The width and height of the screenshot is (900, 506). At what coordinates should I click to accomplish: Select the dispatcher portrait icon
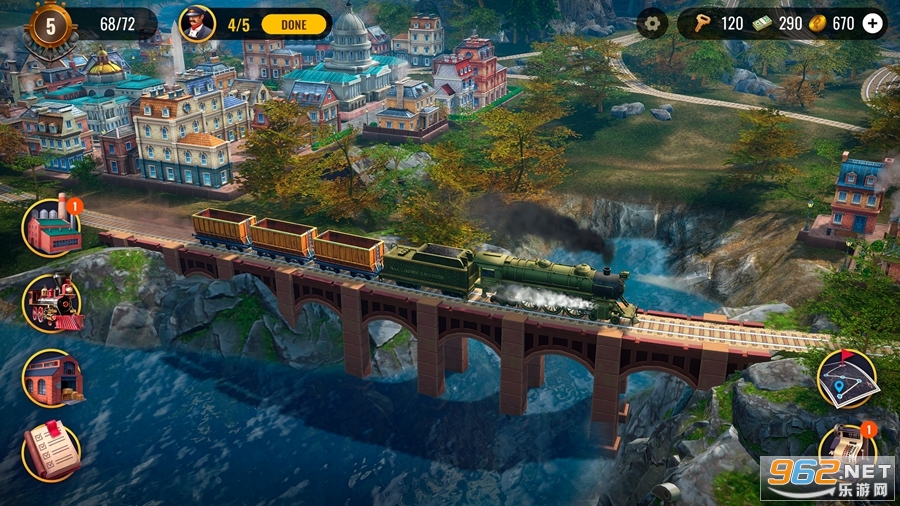tap(197, 23)
